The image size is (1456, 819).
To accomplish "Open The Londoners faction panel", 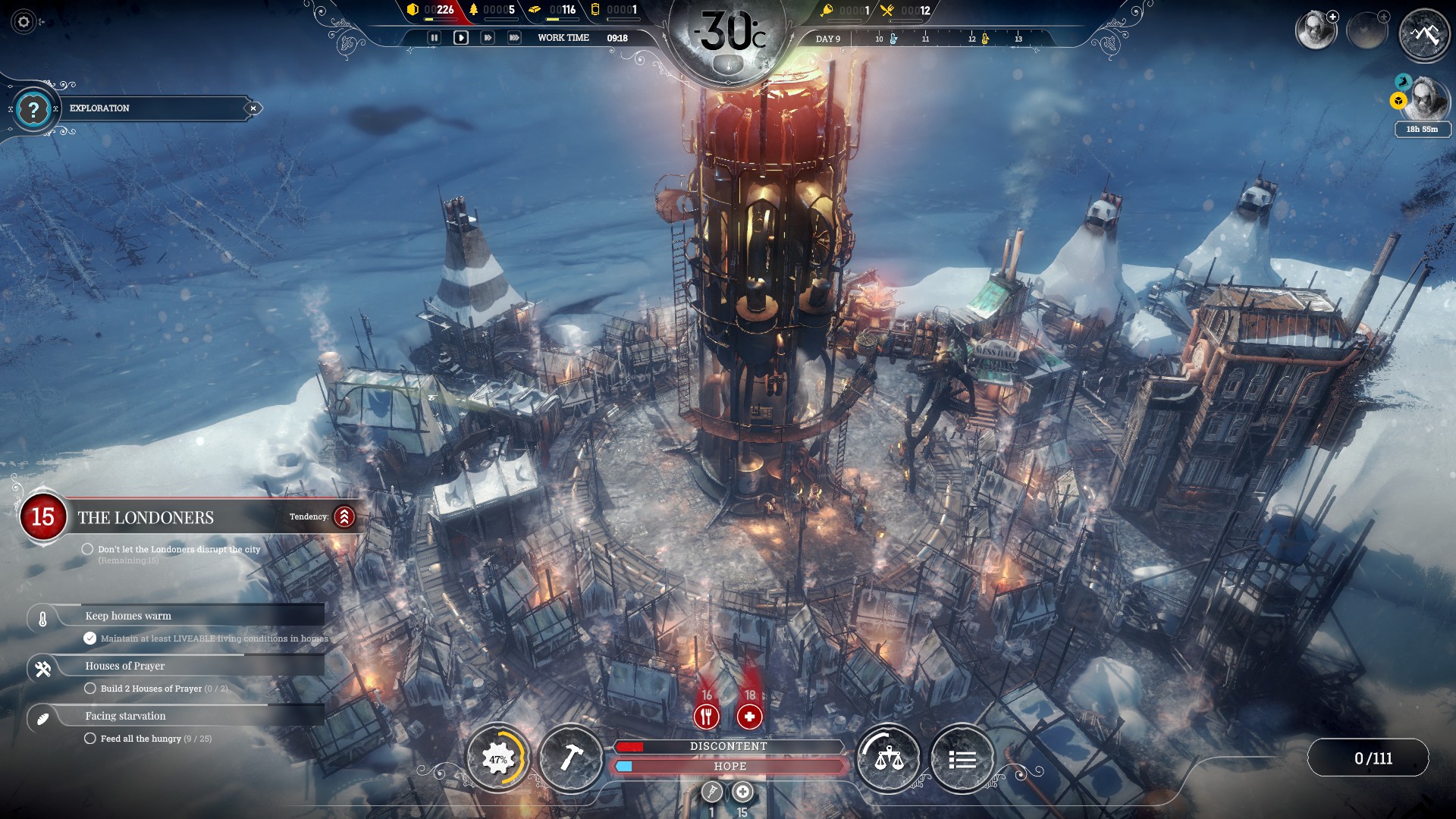I will tap(146, 518).
